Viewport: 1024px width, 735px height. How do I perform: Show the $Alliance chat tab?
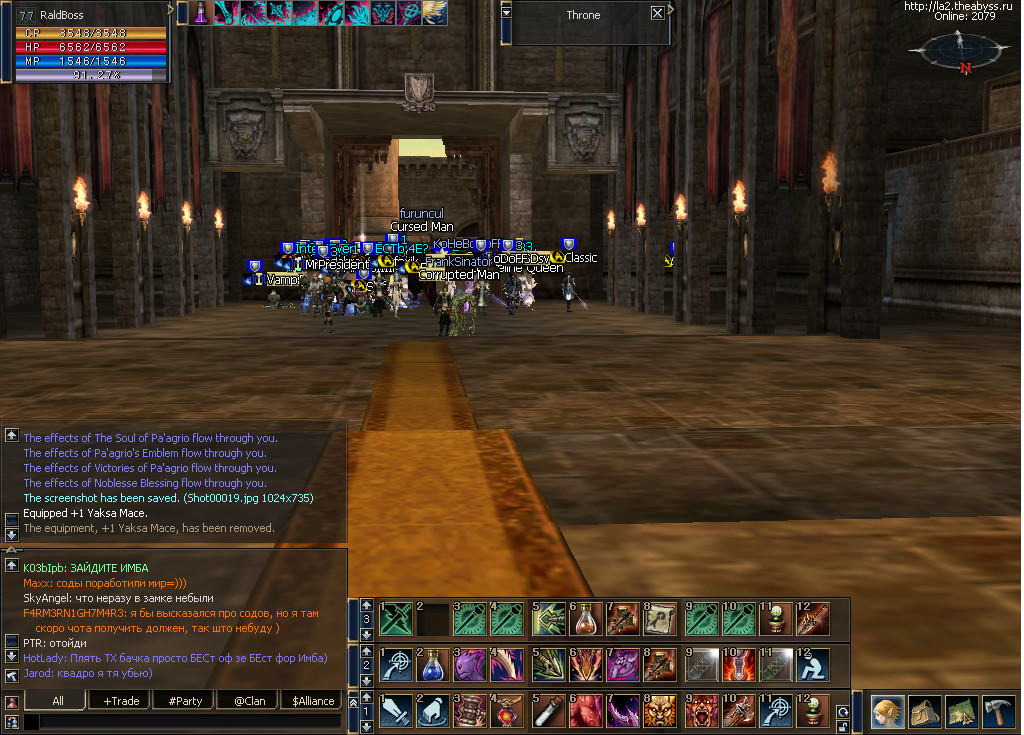click(312, 701)
